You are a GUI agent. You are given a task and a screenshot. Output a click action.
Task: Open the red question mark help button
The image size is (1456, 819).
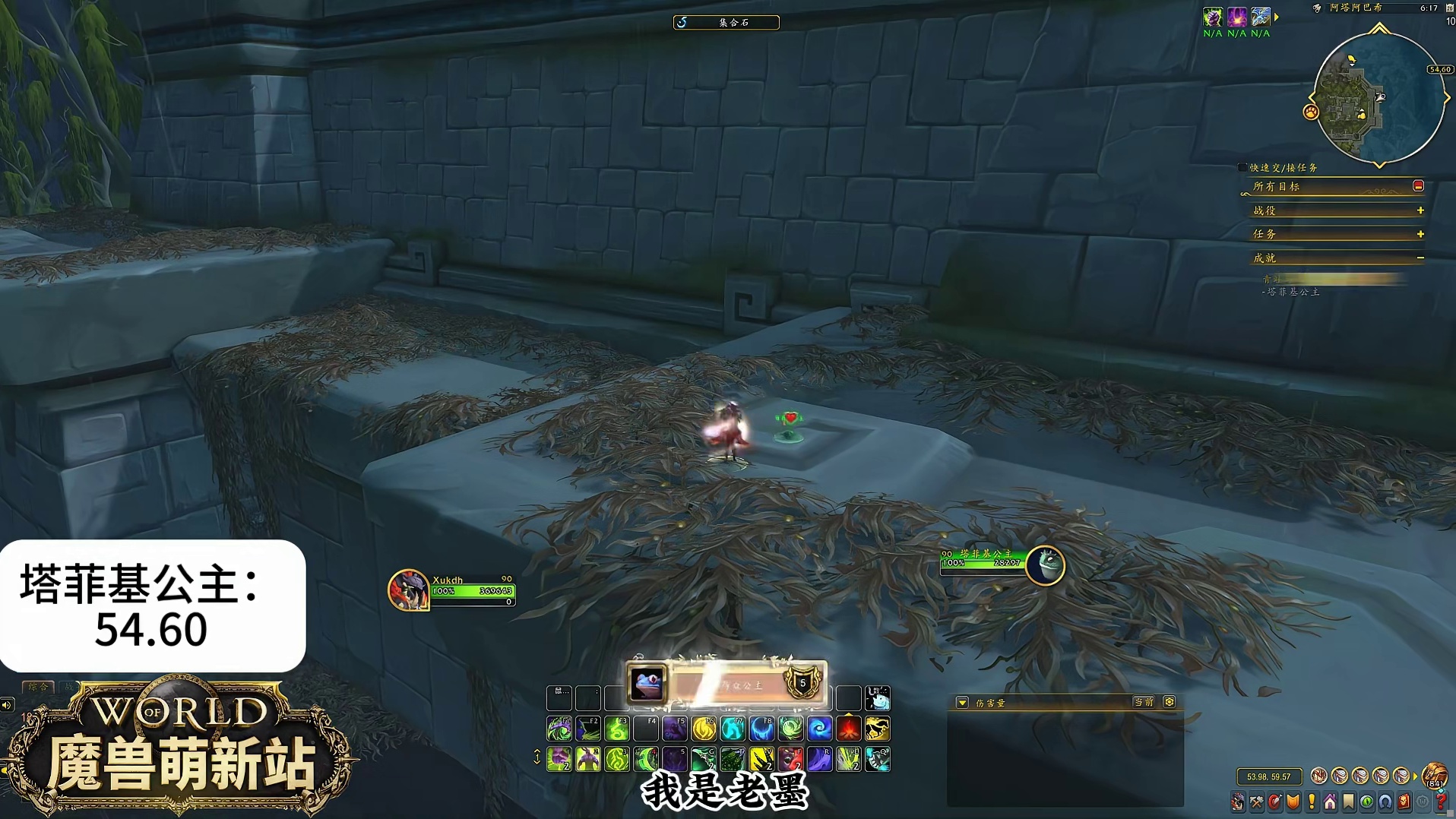coord(1441,802)
